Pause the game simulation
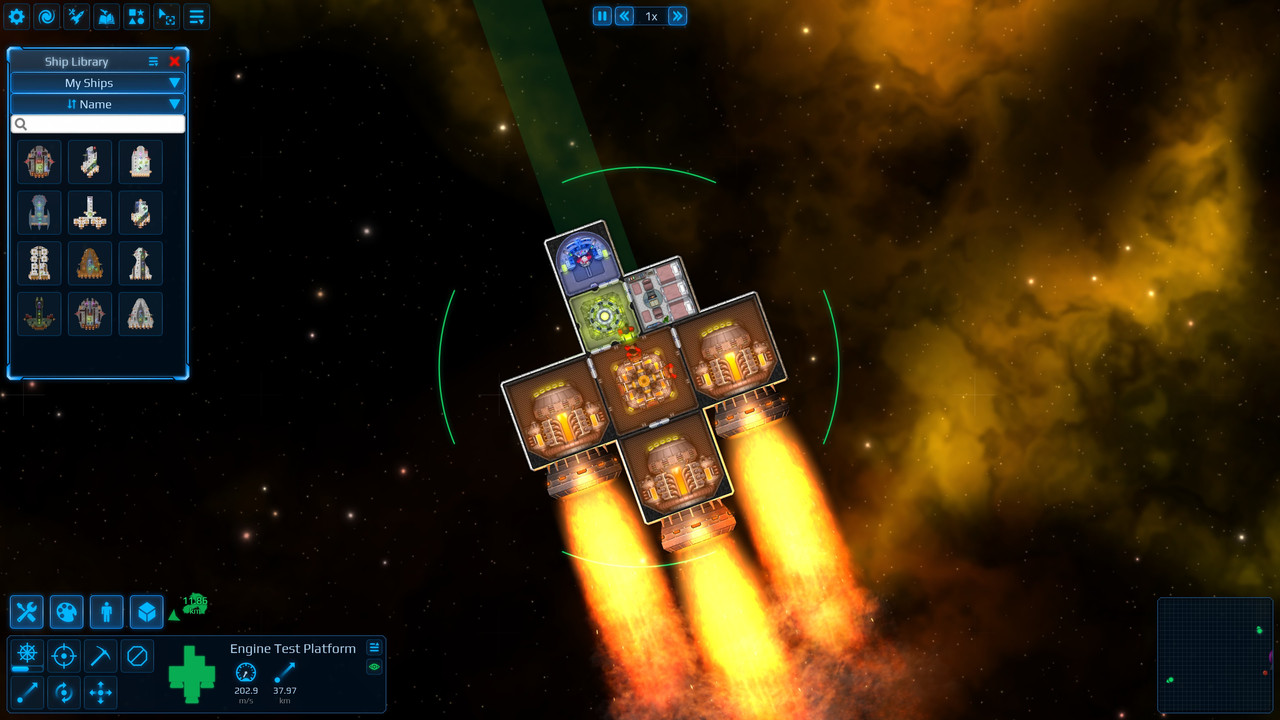1280x720 pixels. point(602,16)
